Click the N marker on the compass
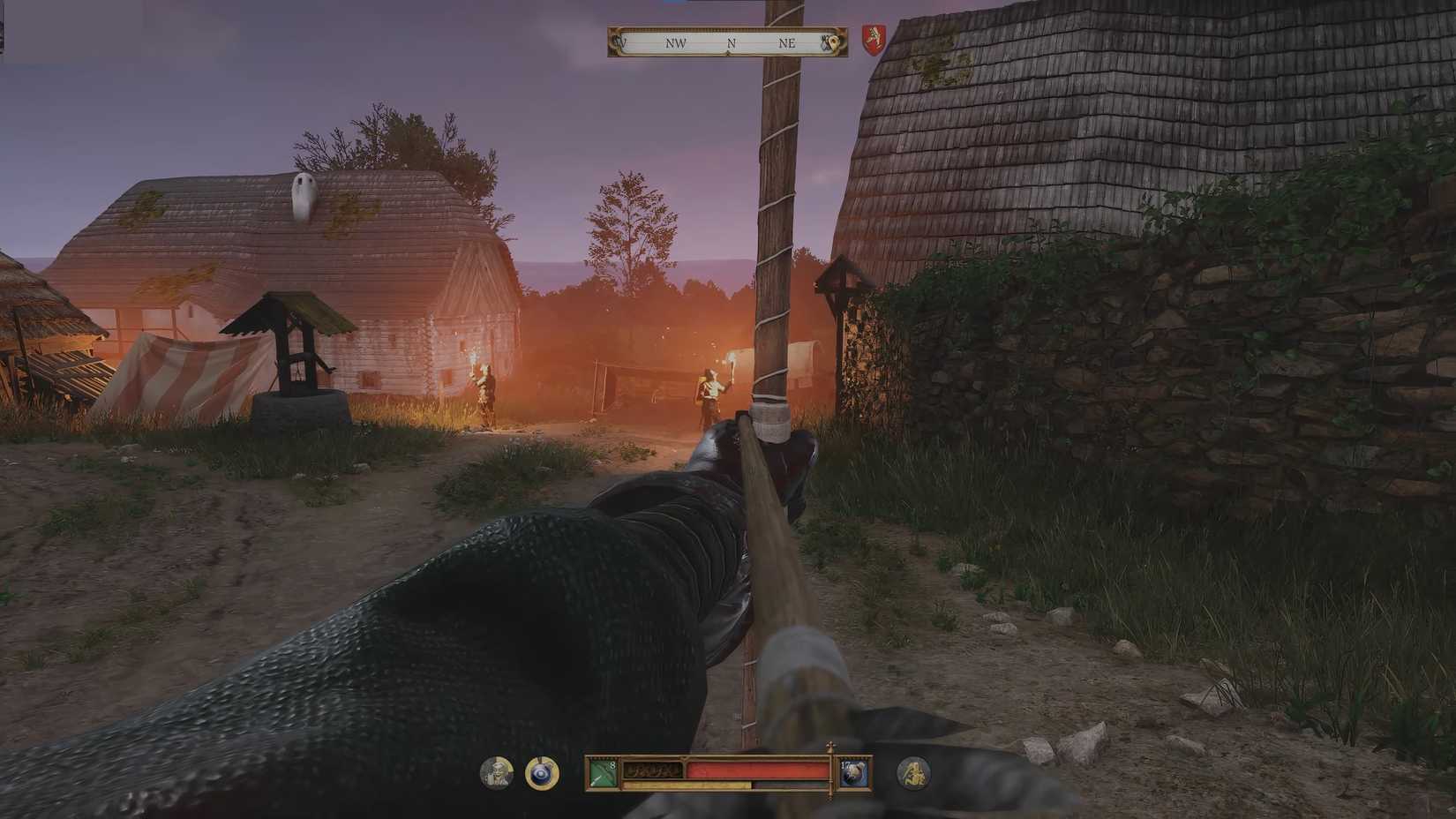1456x819 pixels. 732,43
